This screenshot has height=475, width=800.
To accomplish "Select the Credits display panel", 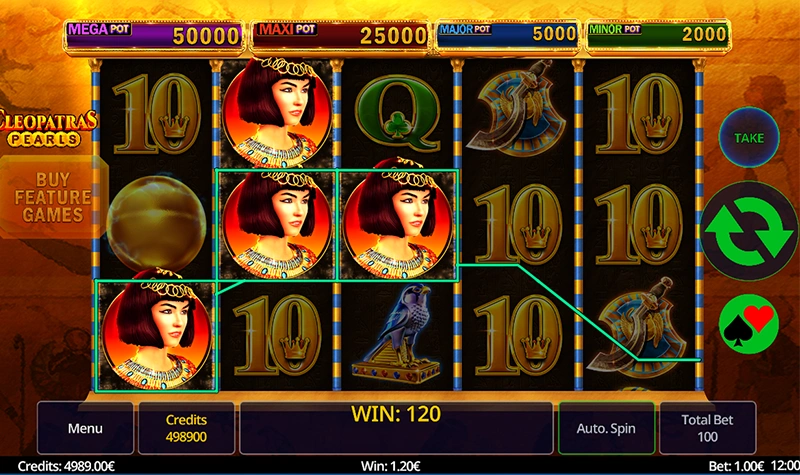I will pos(186,428).
